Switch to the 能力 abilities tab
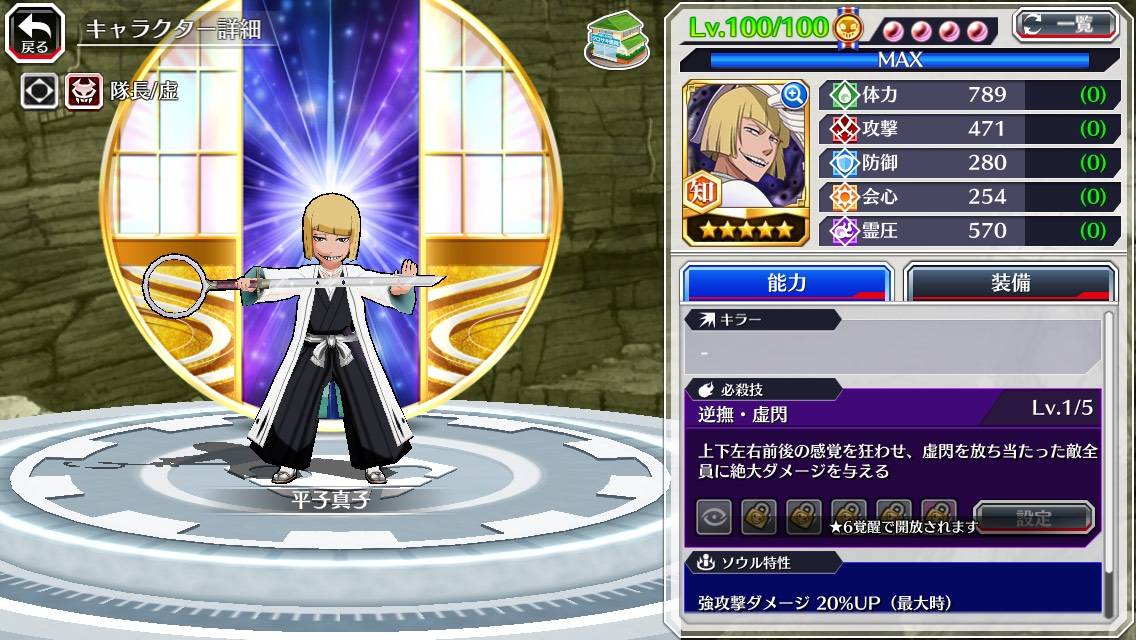The height and width of the screenshot is (640, 1136). click(x=786, y=283)
